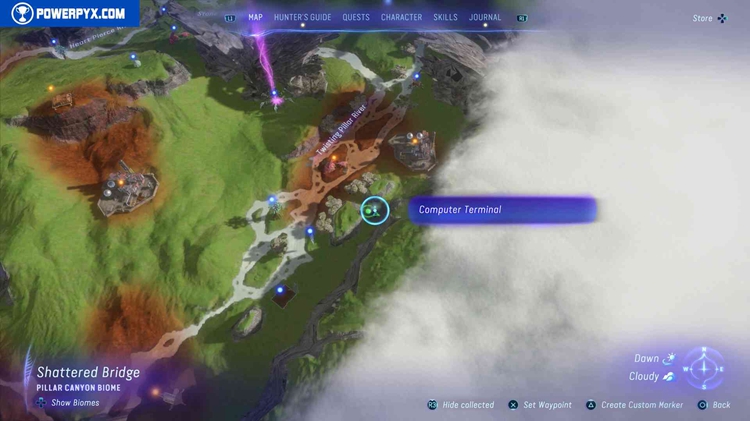
Task: Go to the Character tab
Action: click(401, 17)
